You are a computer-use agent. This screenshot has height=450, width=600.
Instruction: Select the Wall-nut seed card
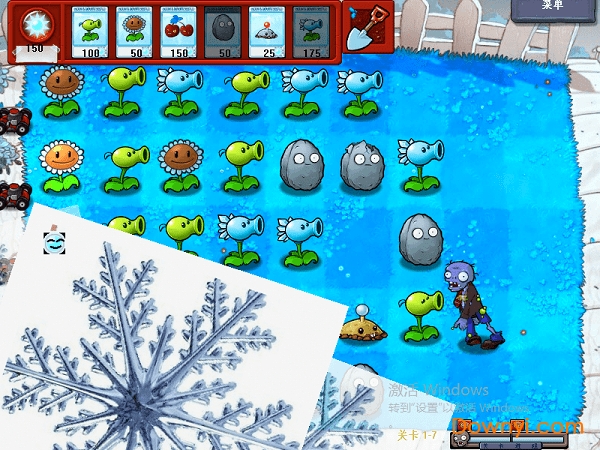pyautogui.click(x=223, y=32)
